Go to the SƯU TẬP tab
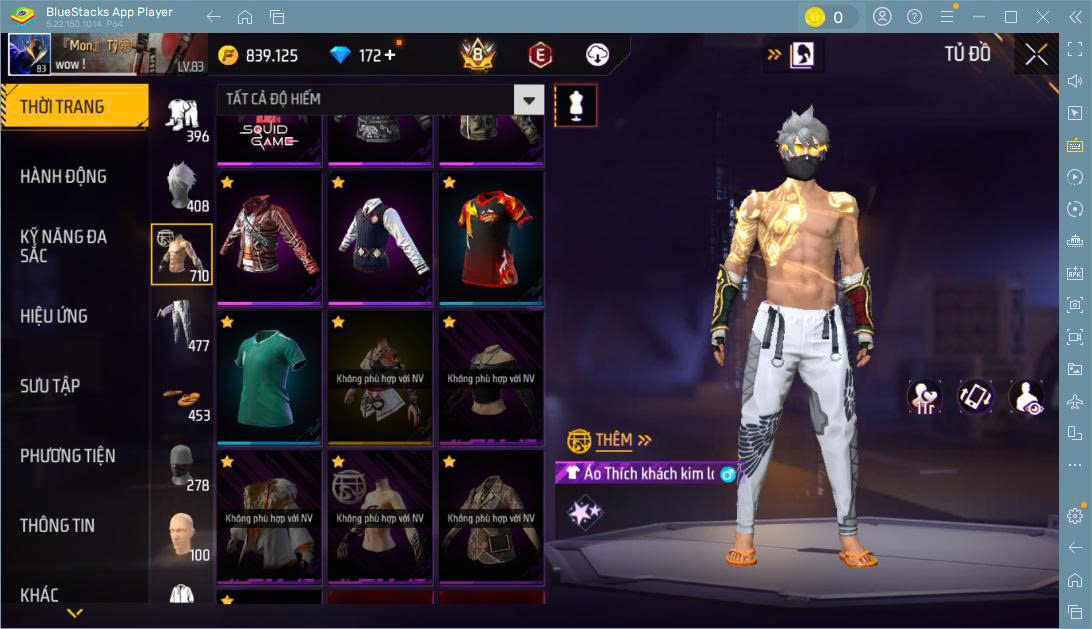Image resolution: width=1092 pixels, height=629 pixels. (50, 386)
